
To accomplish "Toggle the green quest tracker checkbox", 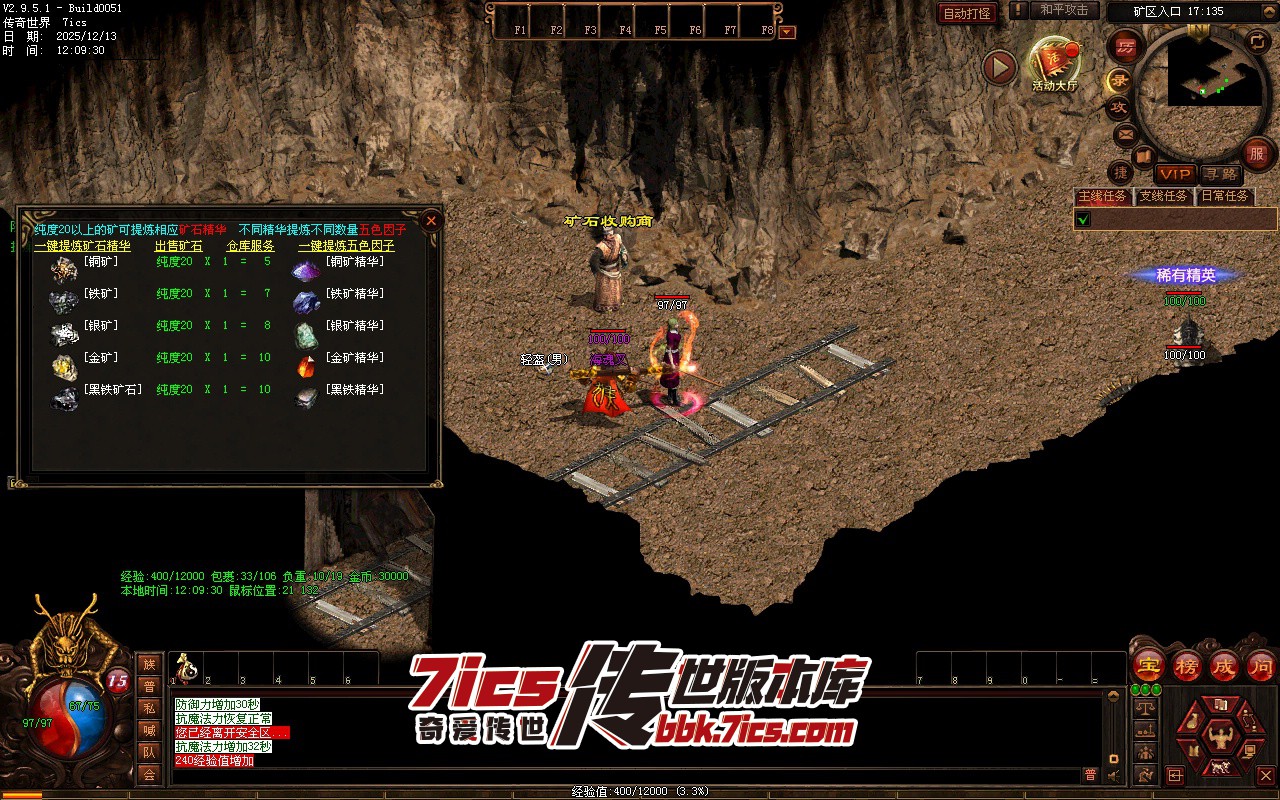I will coord(1083,219).
